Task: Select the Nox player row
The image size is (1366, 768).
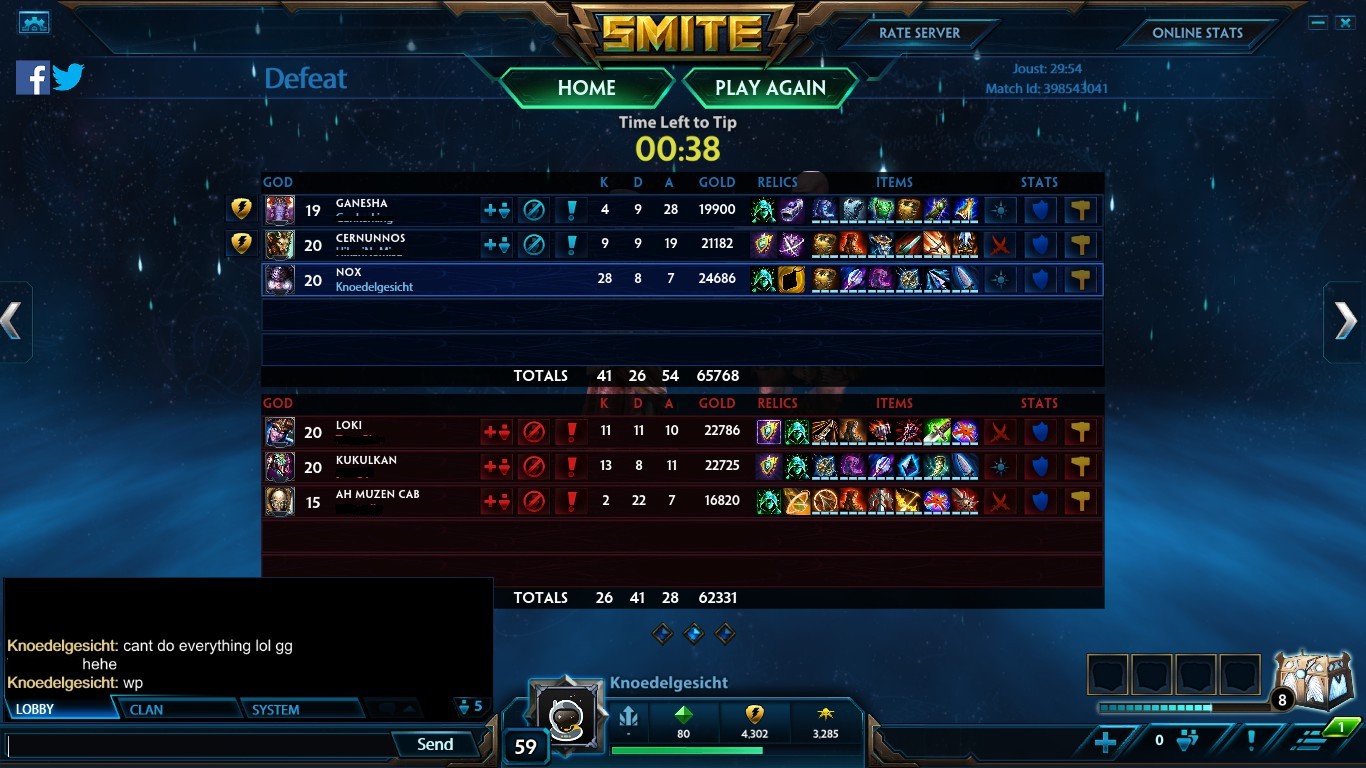Action: pyautogui.click(x=680, y=279)
